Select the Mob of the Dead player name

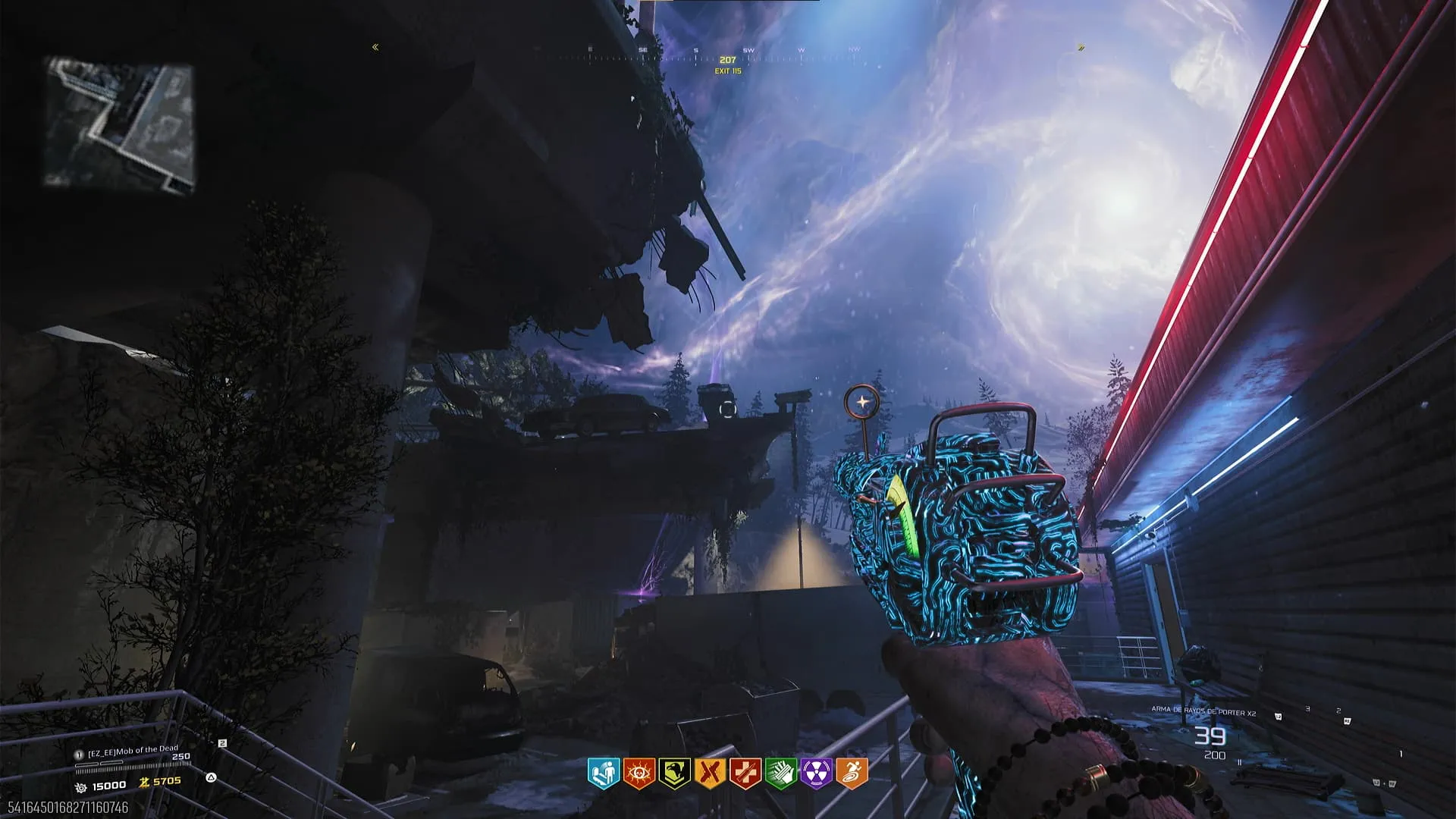133,752
